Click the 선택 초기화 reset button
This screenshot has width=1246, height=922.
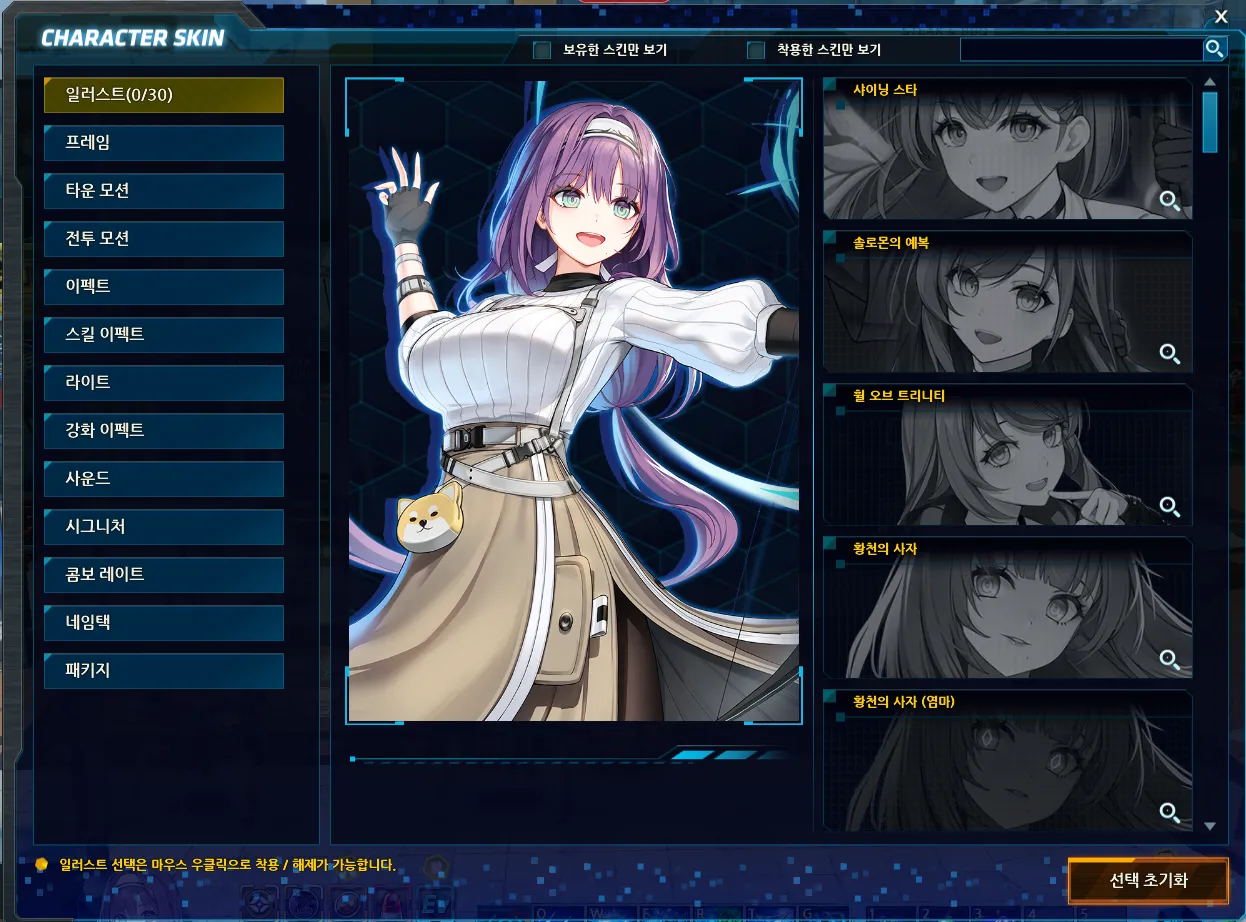pyautogui.click(x=1148, y=882)
